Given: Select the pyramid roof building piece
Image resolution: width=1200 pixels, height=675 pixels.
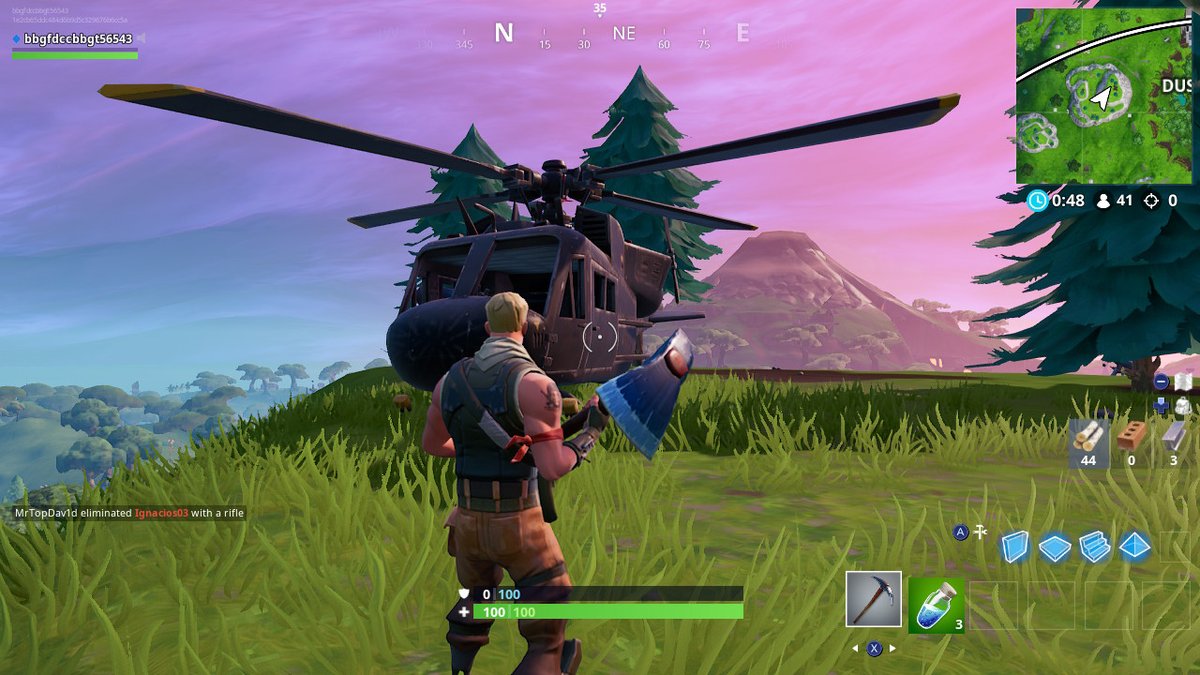Looking at the screenshot, I should pyautogui.click(x=1135, y=546).
